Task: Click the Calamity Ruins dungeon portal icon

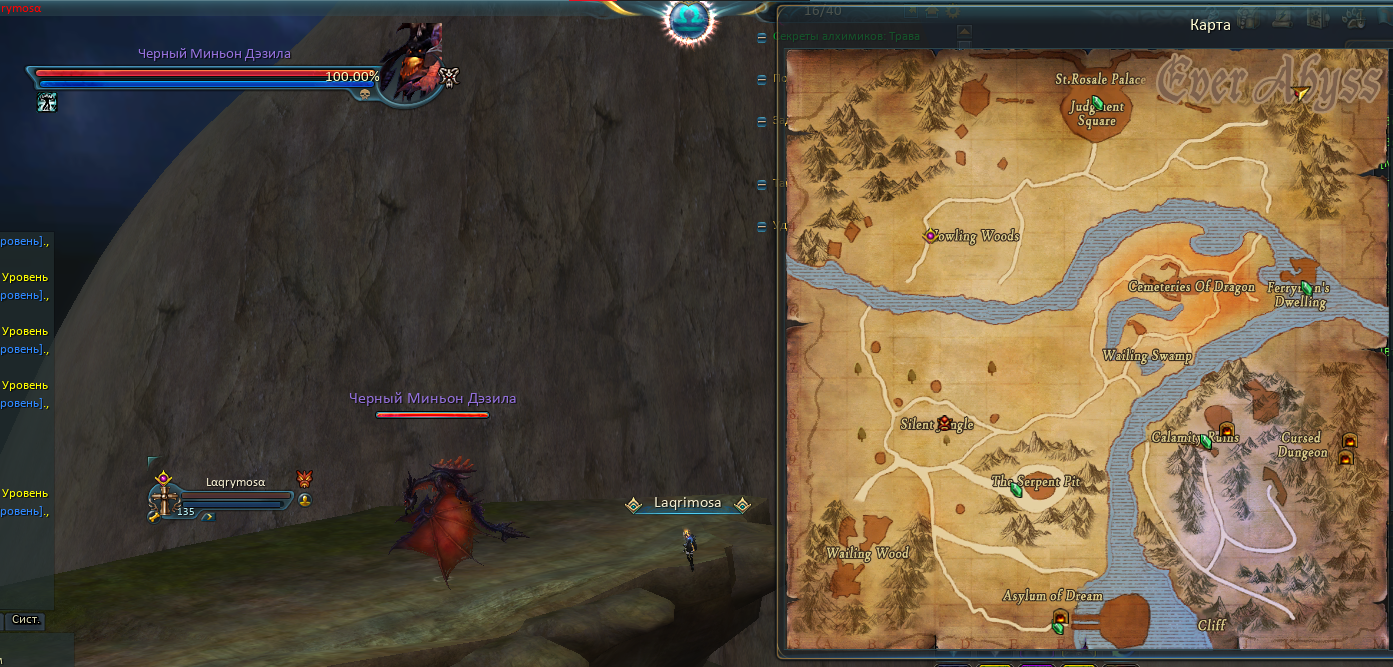Action: click(1226, 430)
